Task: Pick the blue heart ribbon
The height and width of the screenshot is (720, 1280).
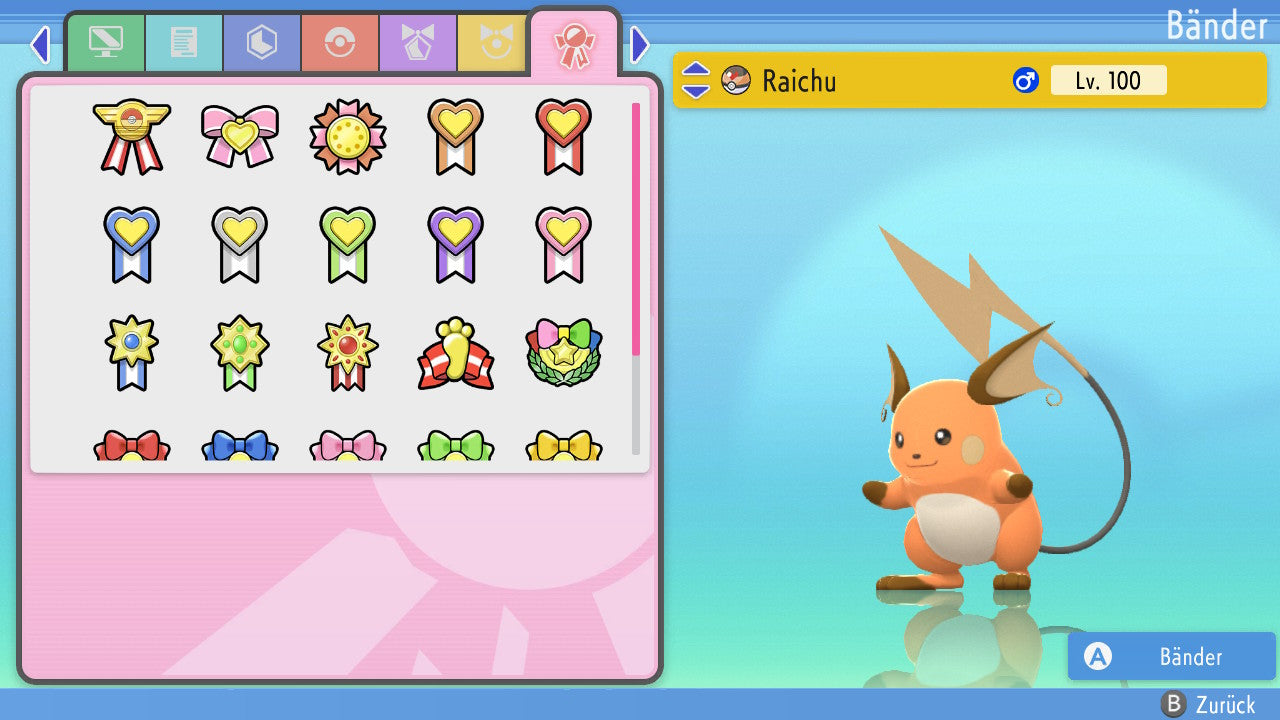Action: coord(131,243)
